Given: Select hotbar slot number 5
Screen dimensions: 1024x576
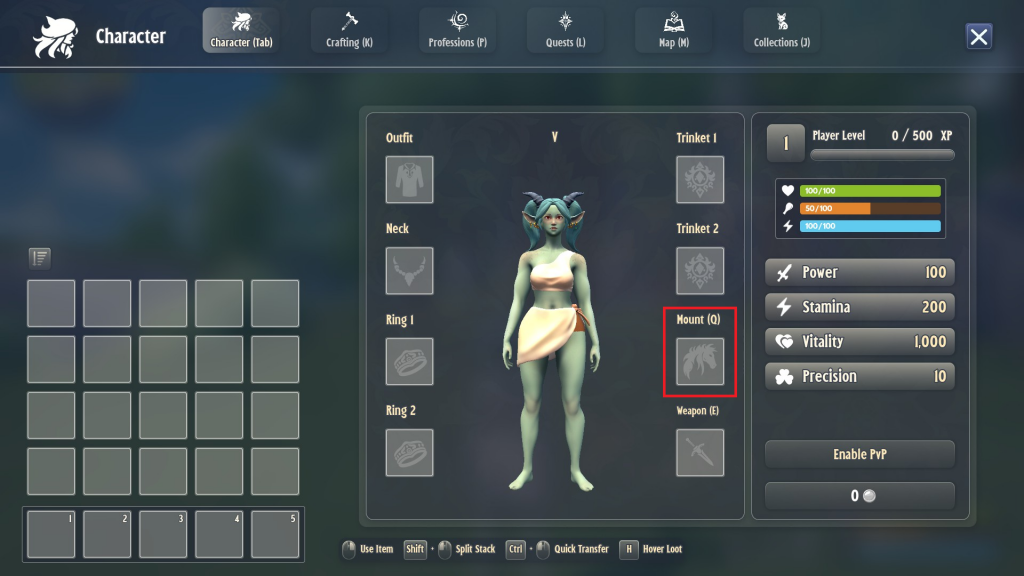Looking at the screenshot, I should tap(275, 534).
